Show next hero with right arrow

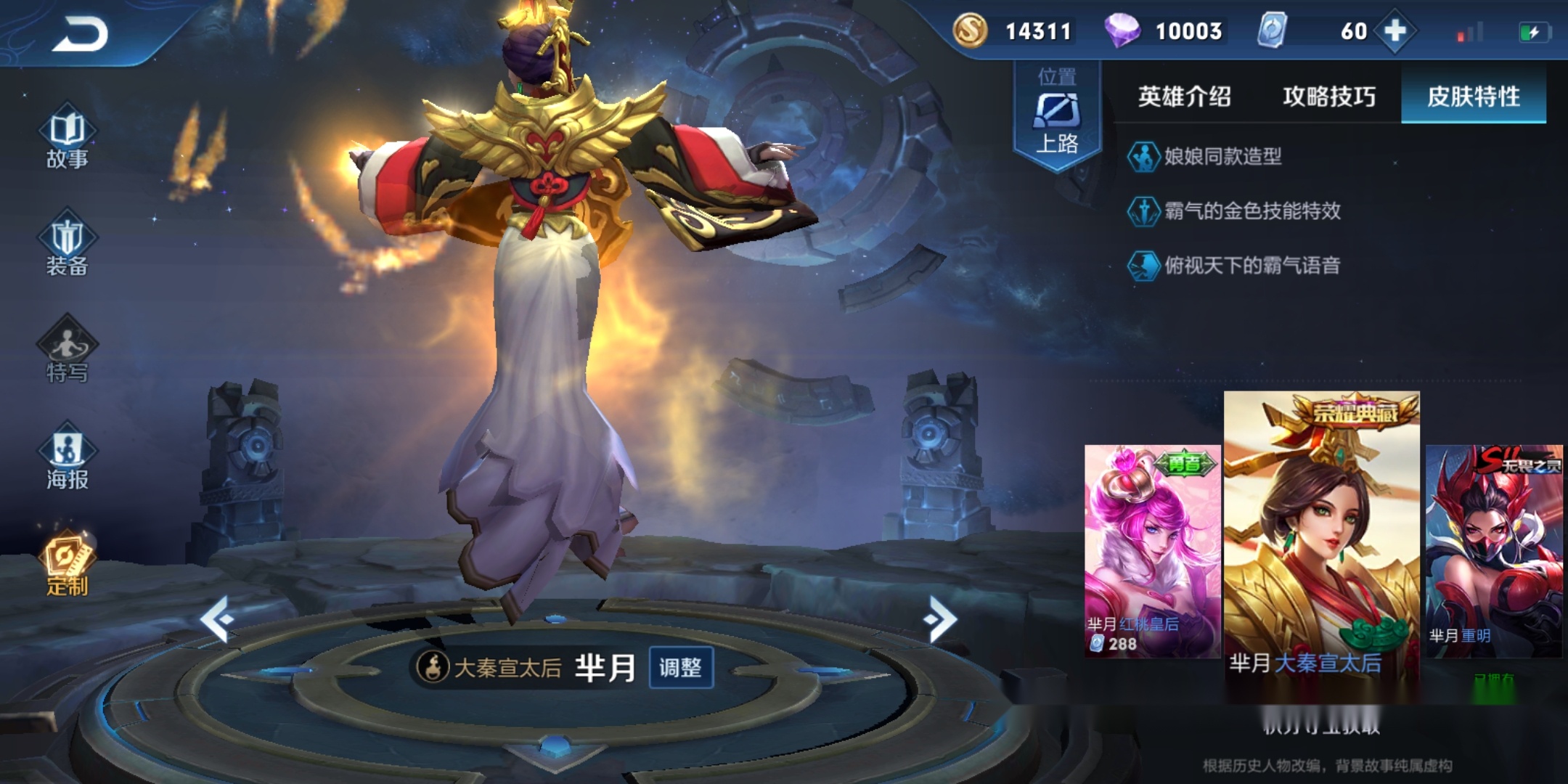pyautogui.click(x=941, y=618)
